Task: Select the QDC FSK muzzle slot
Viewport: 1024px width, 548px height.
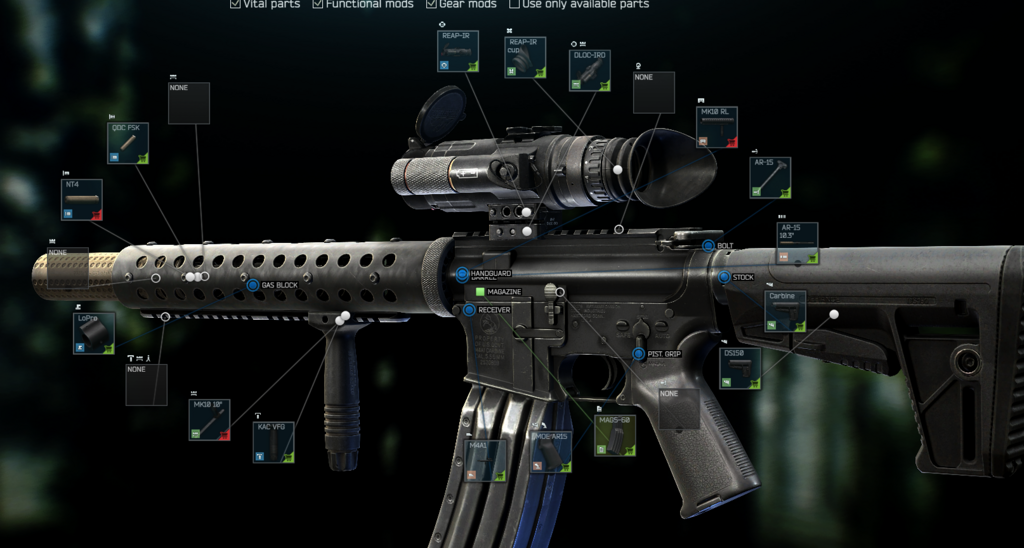Action: 128,144
